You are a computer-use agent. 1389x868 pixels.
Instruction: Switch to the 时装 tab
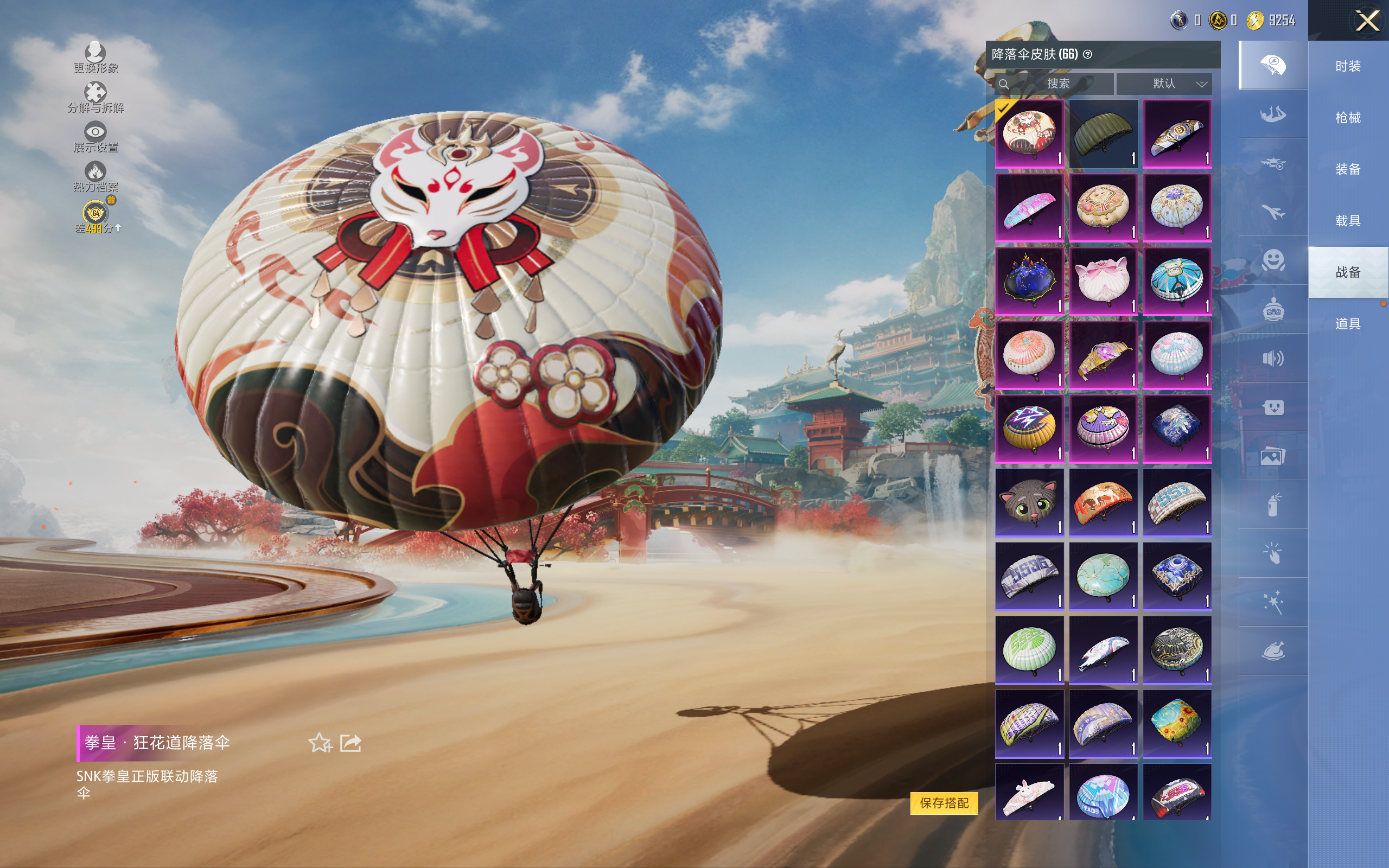click(x=1348, y=66)
